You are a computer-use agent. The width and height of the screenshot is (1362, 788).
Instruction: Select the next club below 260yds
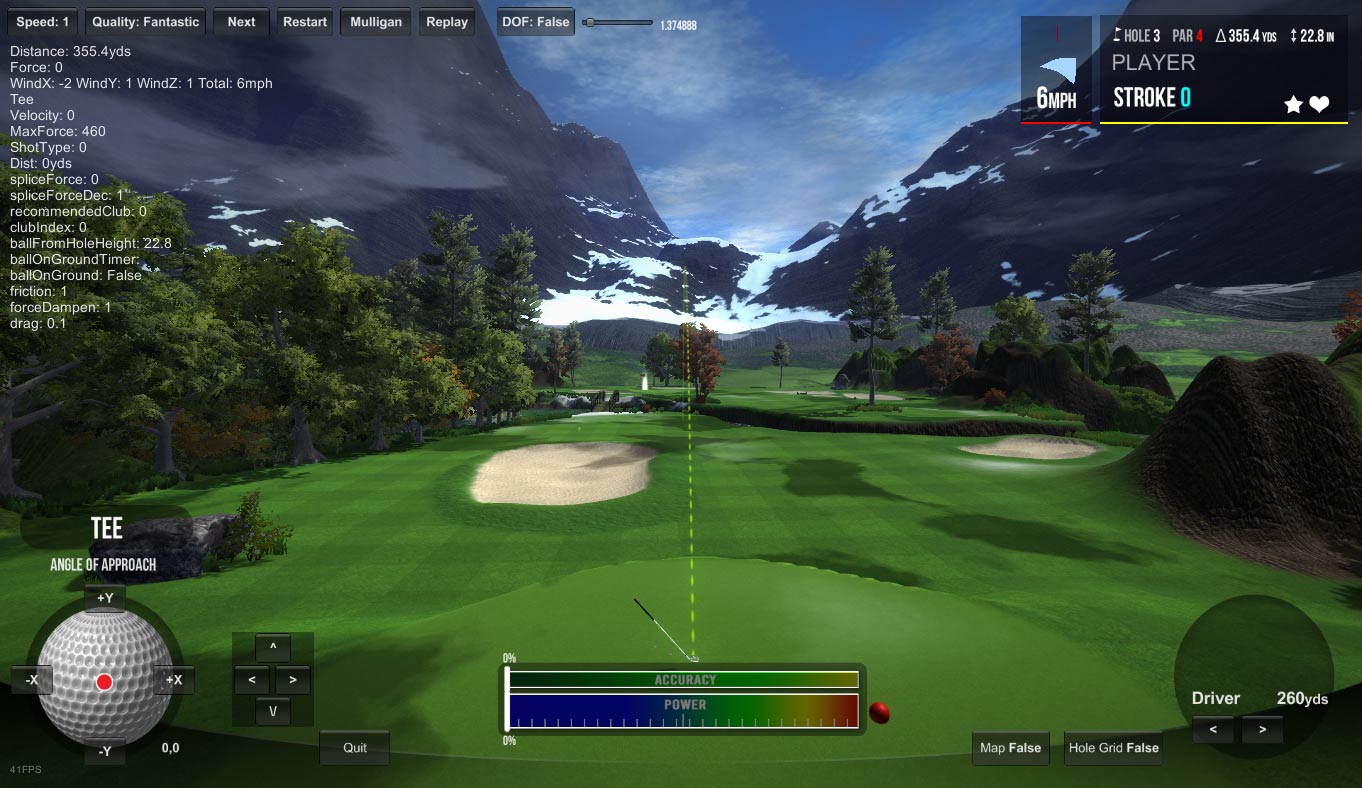point(1262,730)
